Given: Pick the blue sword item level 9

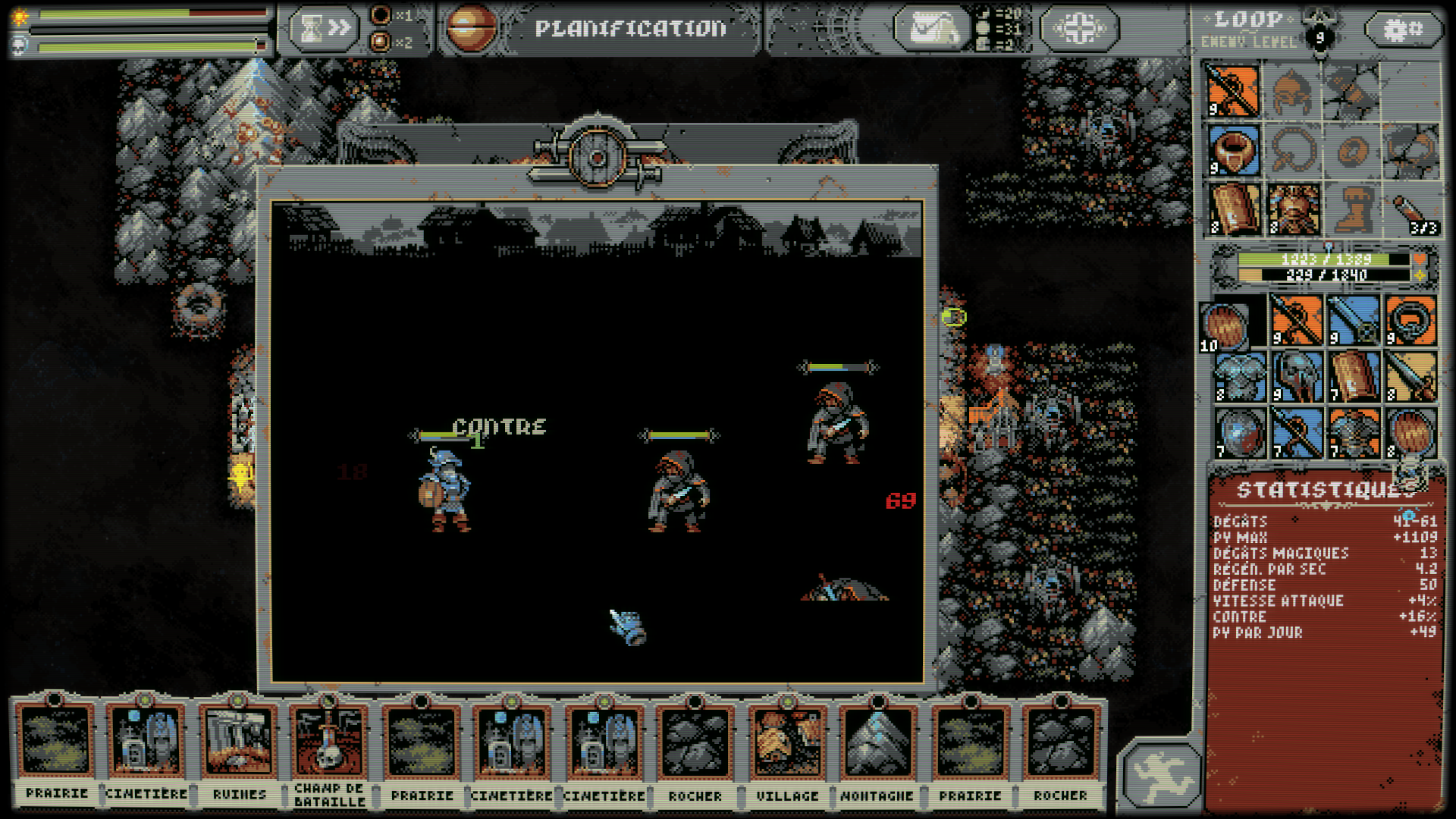Looking at the screenshot, I should [1353, 320].
